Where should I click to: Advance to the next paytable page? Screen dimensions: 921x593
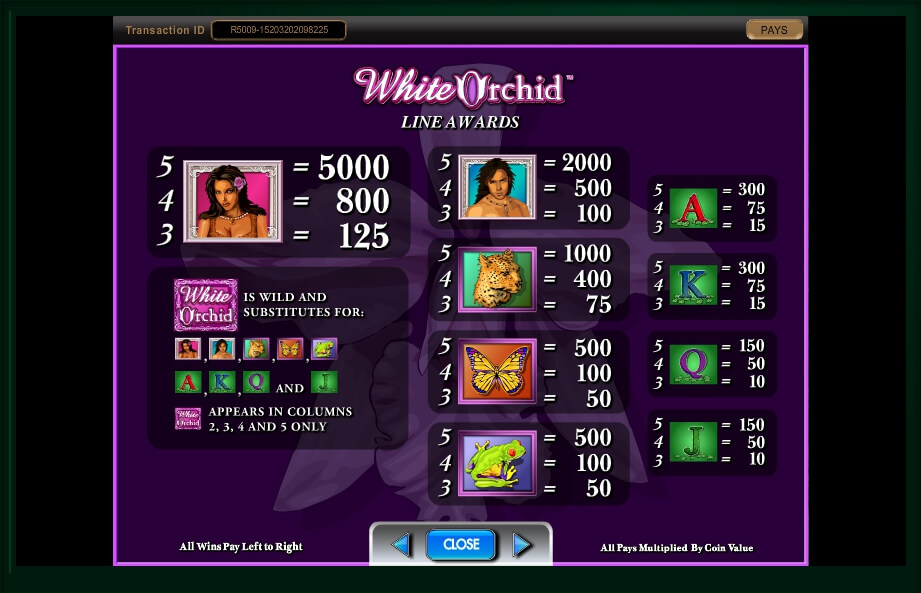coord(521,545)
